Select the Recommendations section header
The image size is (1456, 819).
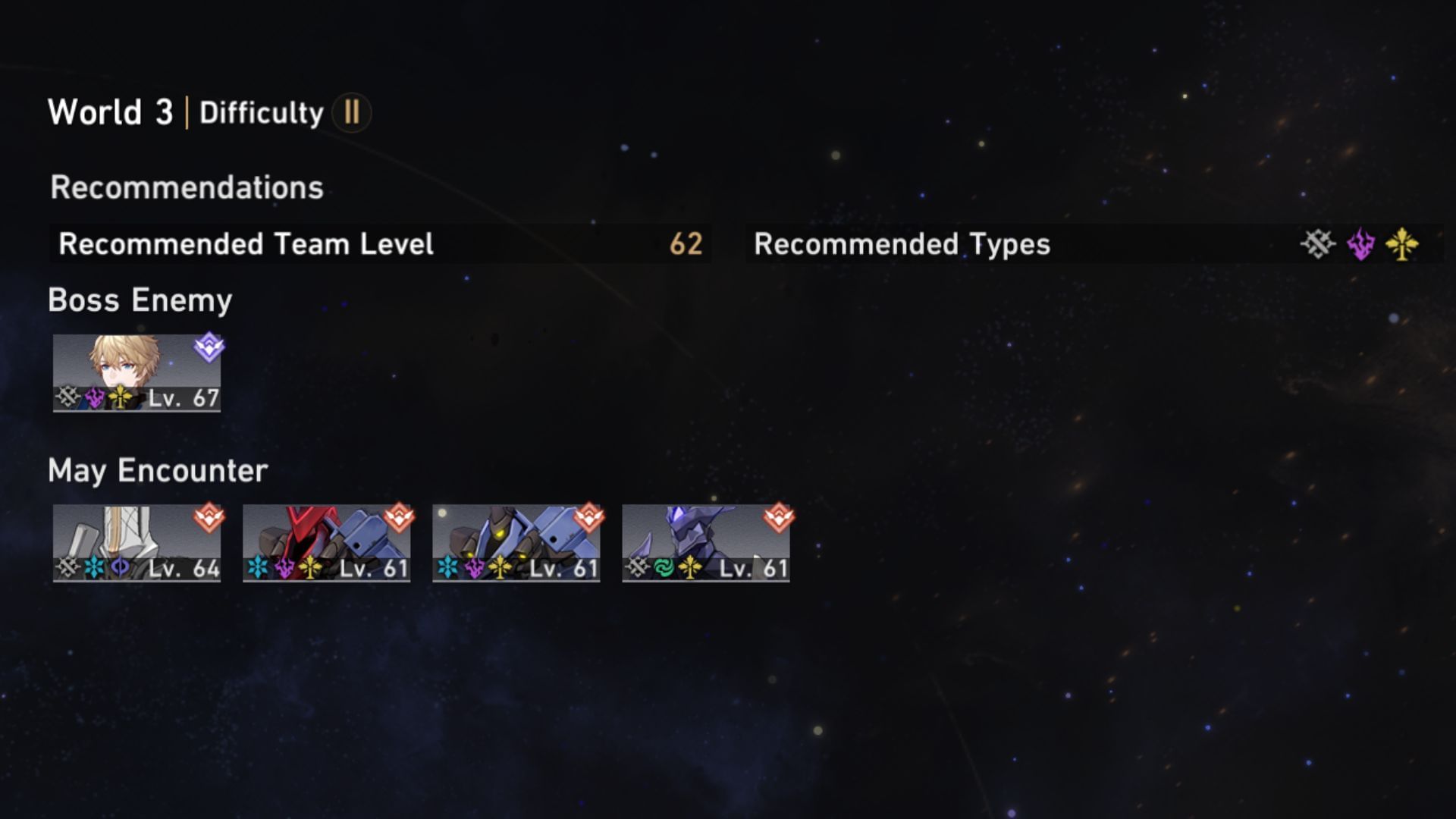tap(184, 186)
